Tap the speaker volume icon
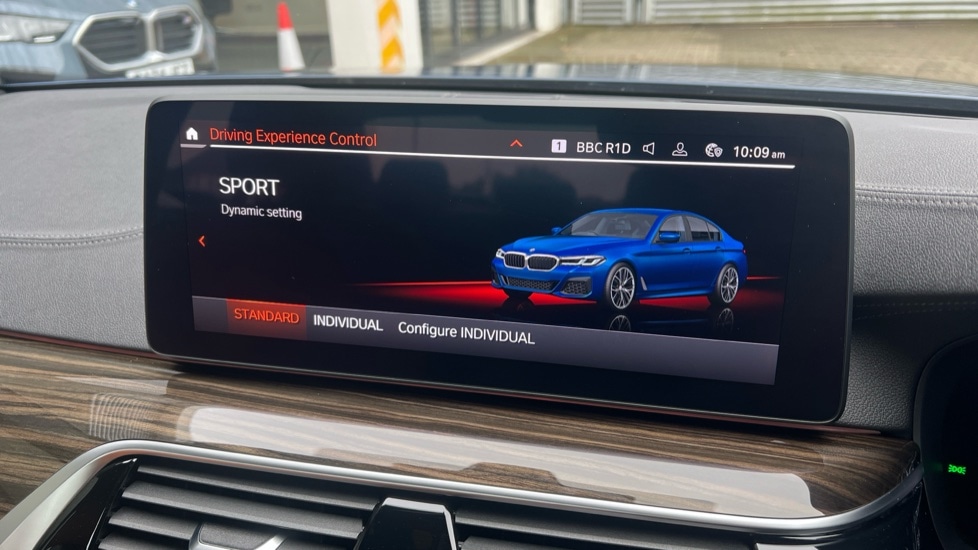 point(648,148)
